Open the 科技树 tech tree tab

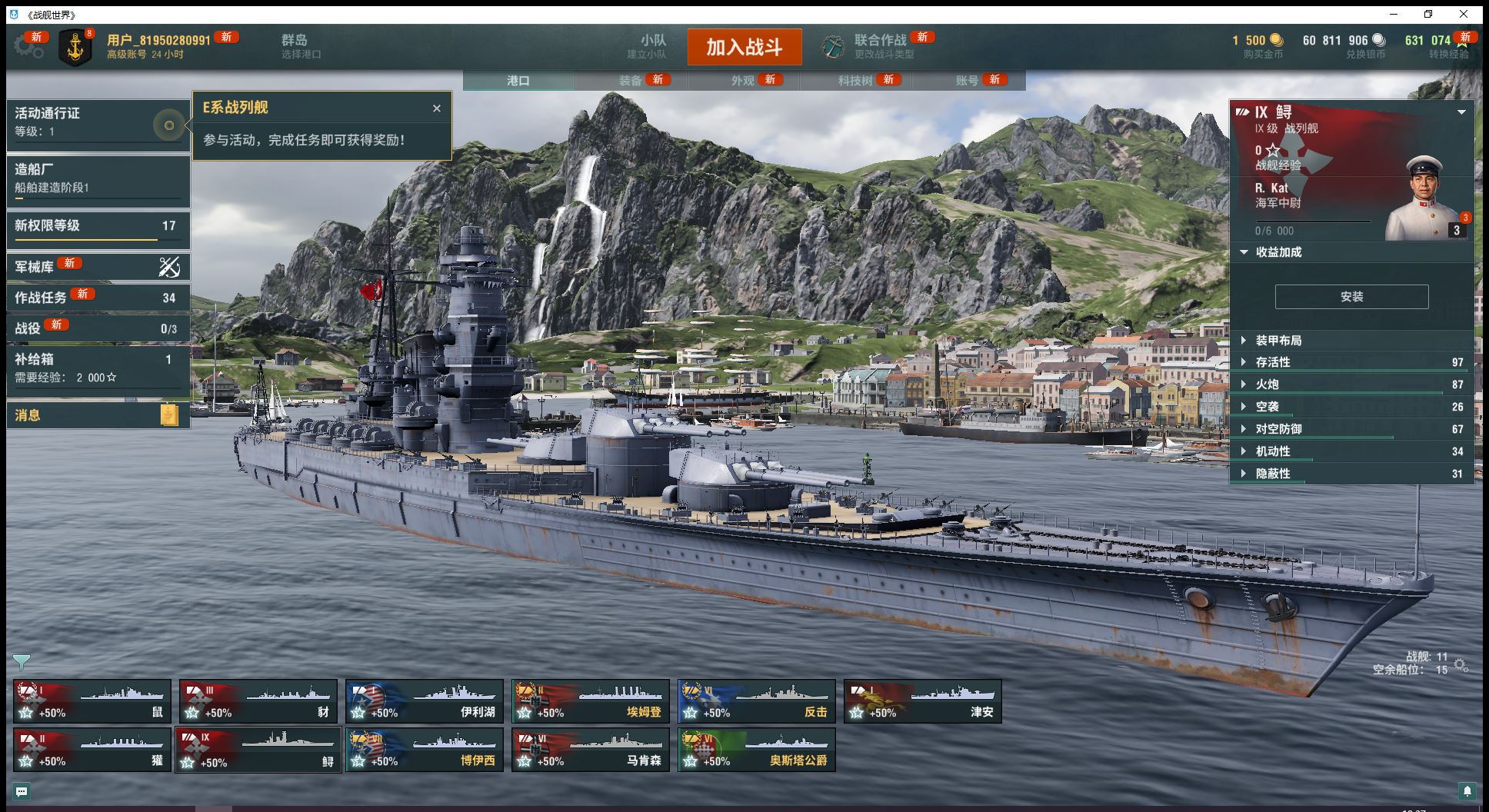click(x=855, y=80)
